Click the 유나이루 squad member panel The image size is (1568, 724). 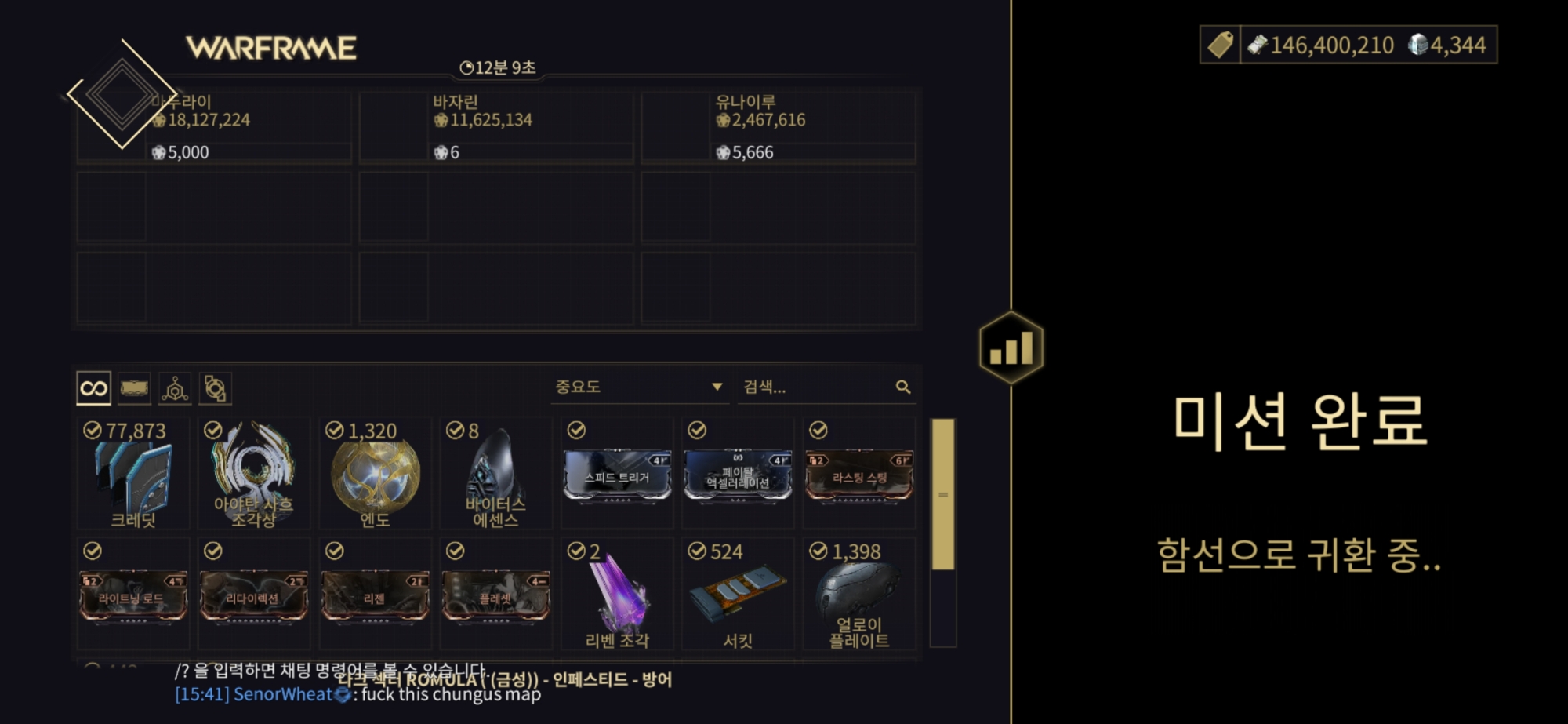pyautogui.click(x=779, y=126)
